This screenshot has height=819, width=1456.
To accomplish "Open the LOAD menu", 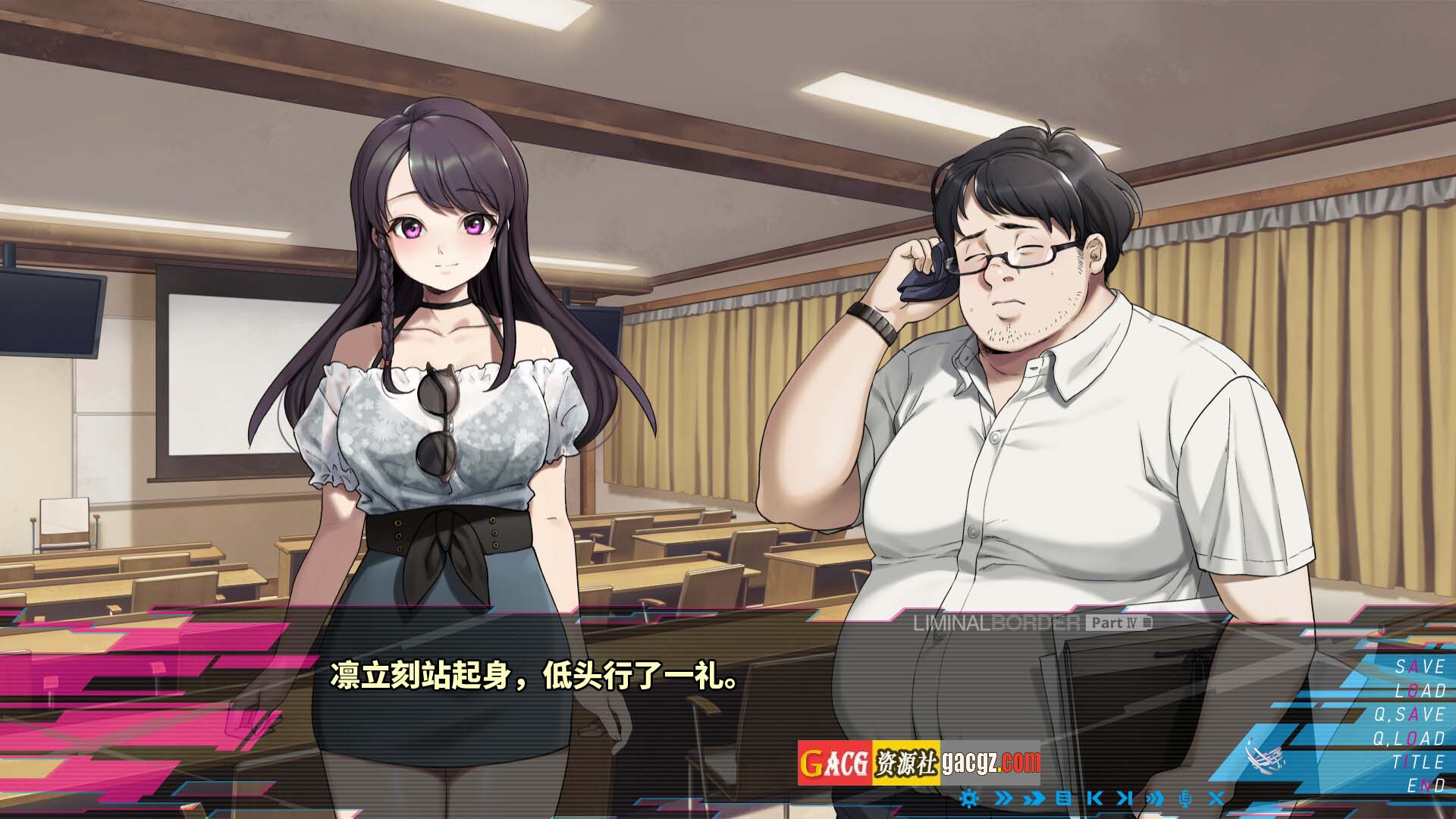I will [x=1420, y=691].
